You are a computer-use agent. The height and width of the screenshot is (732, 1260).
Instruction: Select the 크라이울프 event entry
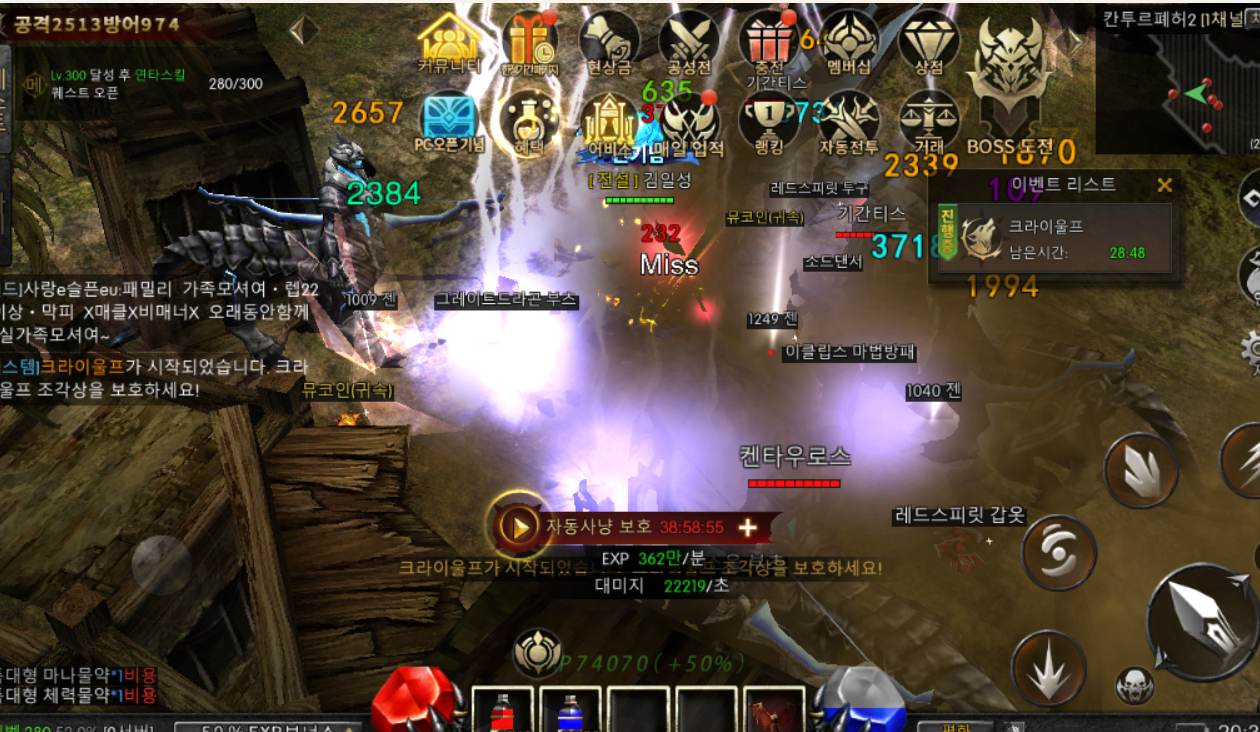pos(1050,239)
